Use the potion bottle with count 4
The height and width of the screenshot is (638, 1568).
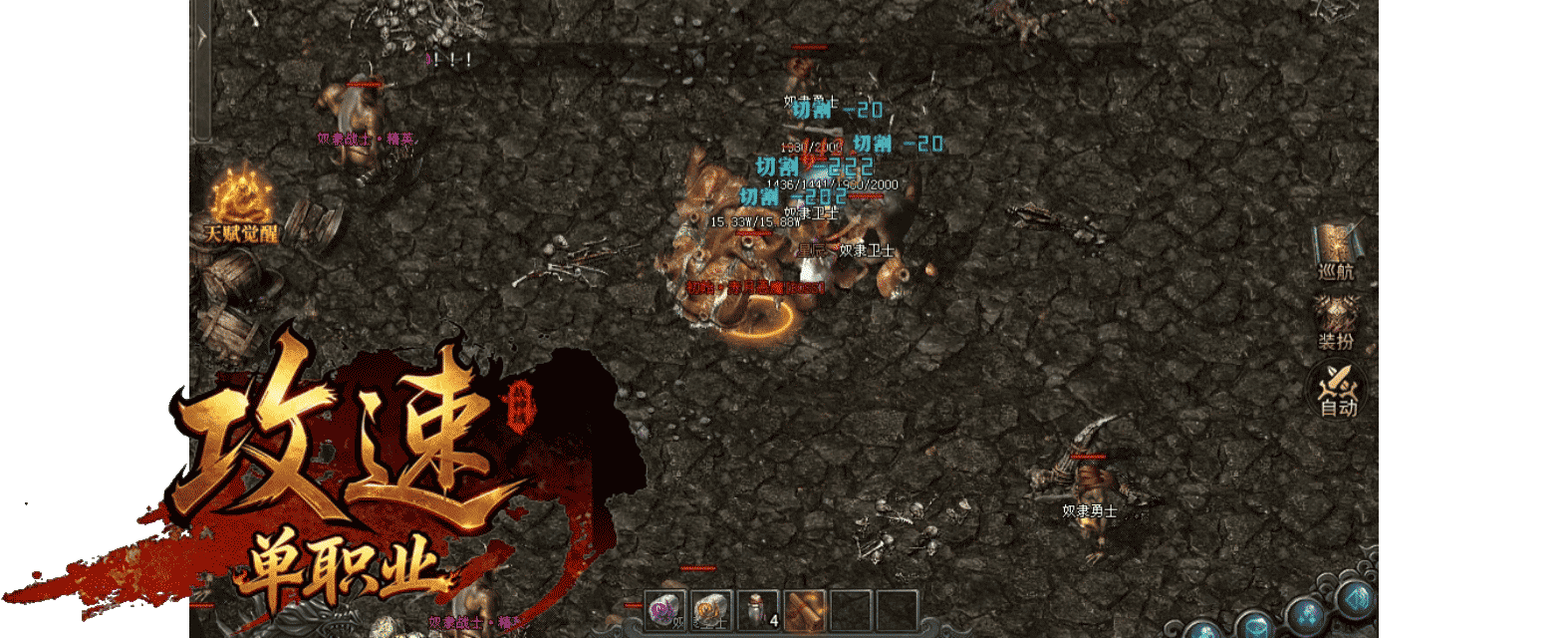pos(759,610)
